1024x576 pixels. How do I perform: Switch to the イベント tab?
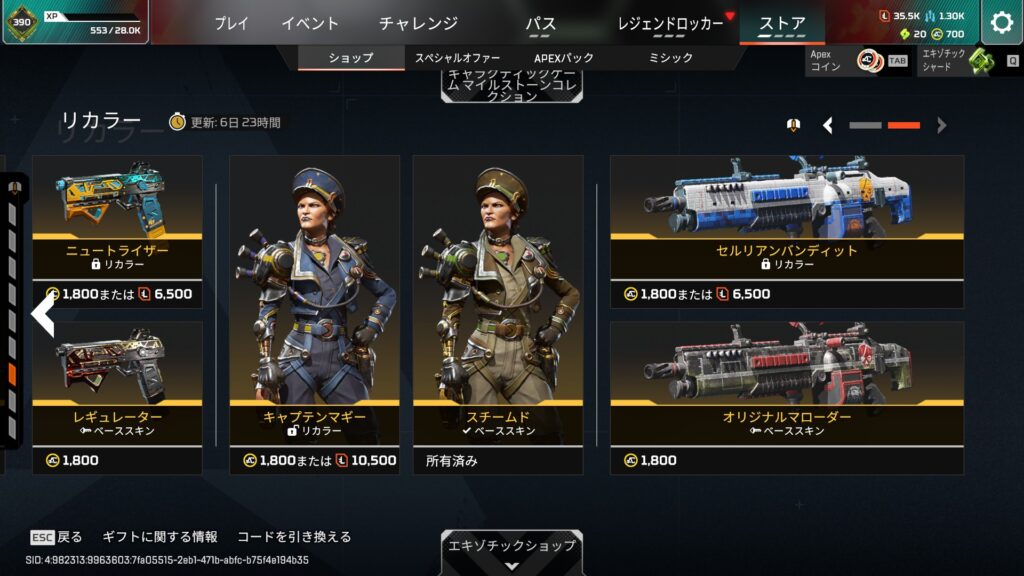pyautogui.click(x=310, y=23)
